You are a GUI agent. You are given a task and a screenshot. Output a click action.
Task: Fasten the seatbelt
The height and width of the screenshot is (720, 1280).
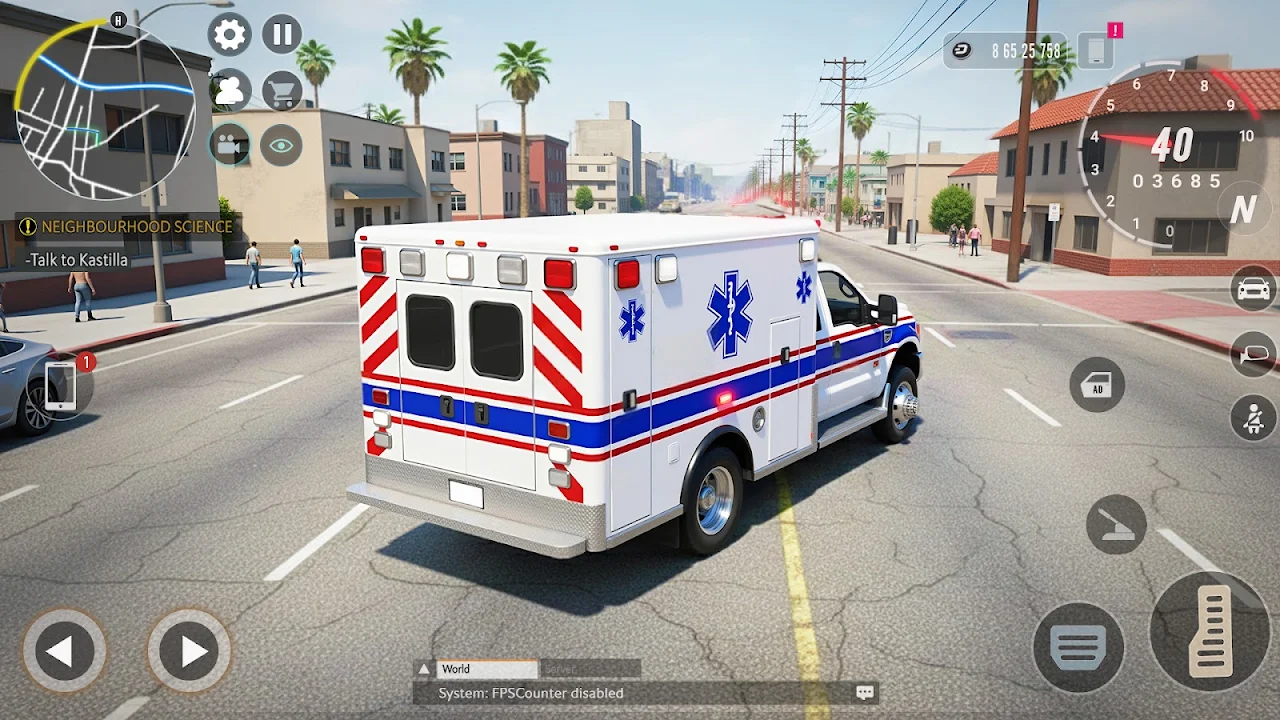click(1253, 418)
